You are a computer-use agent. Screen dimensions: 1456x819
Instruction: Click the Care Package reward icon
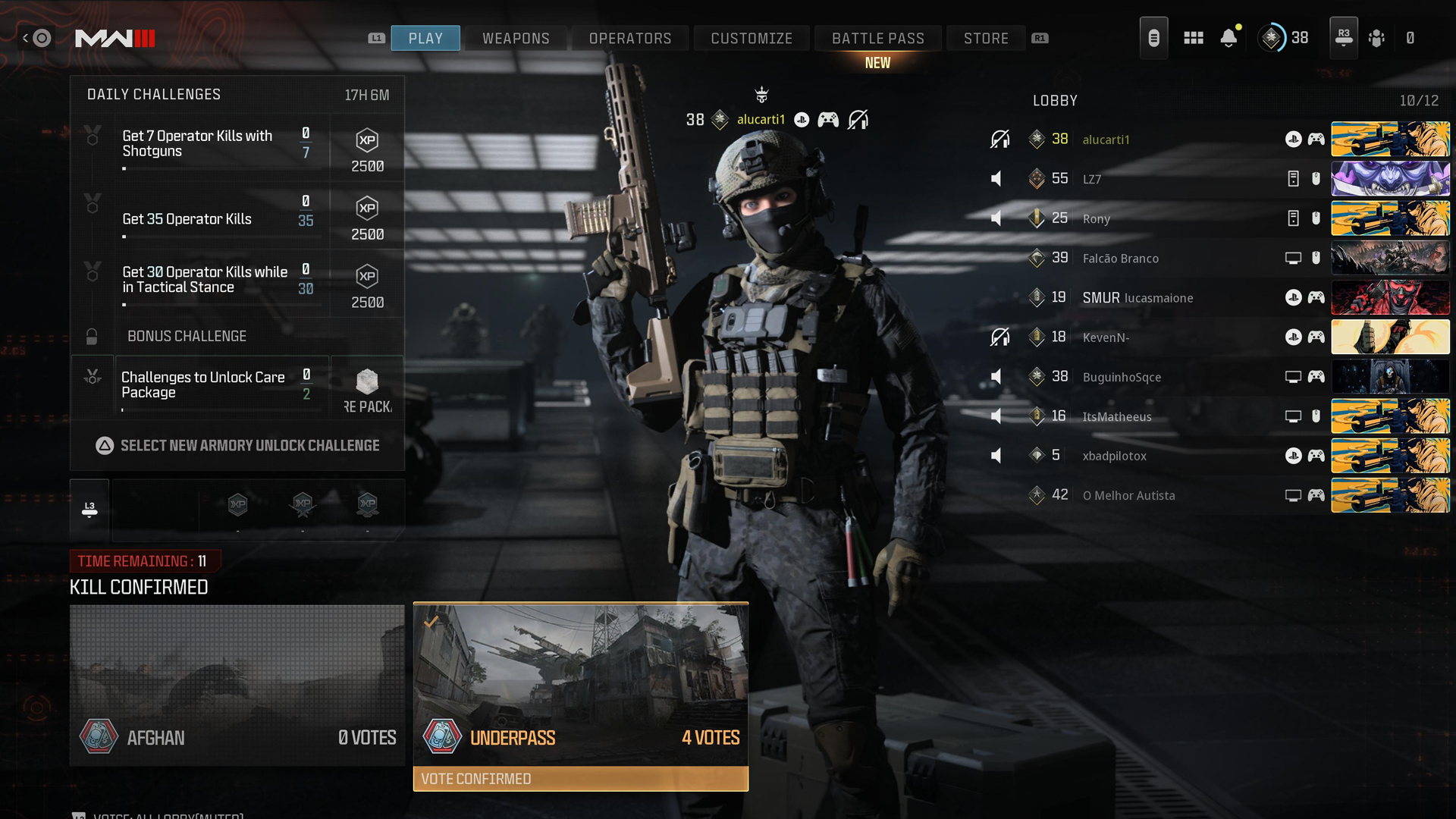point(367,381)
